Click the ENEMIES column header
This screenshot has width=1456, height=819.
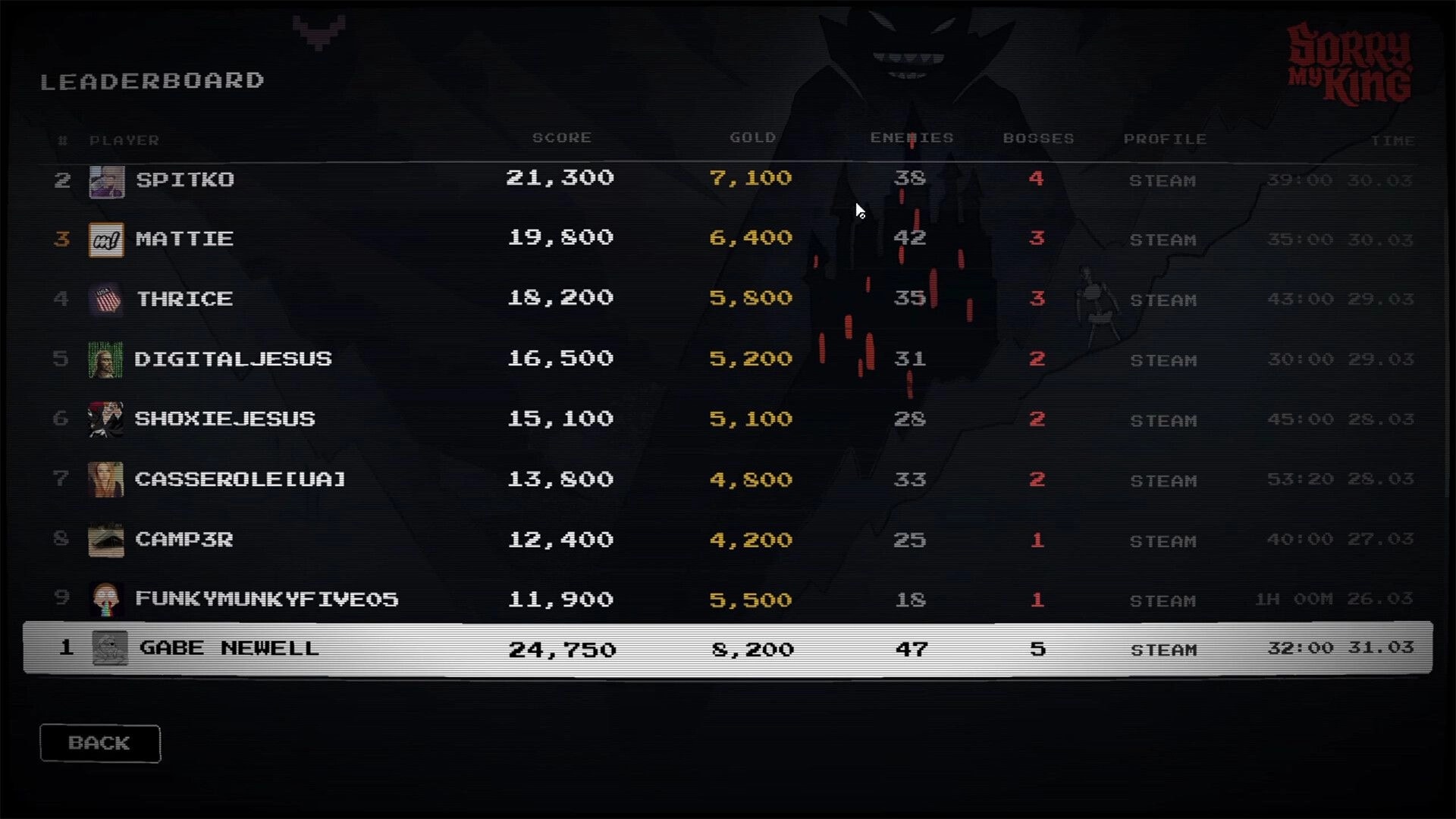pos(912,138)
